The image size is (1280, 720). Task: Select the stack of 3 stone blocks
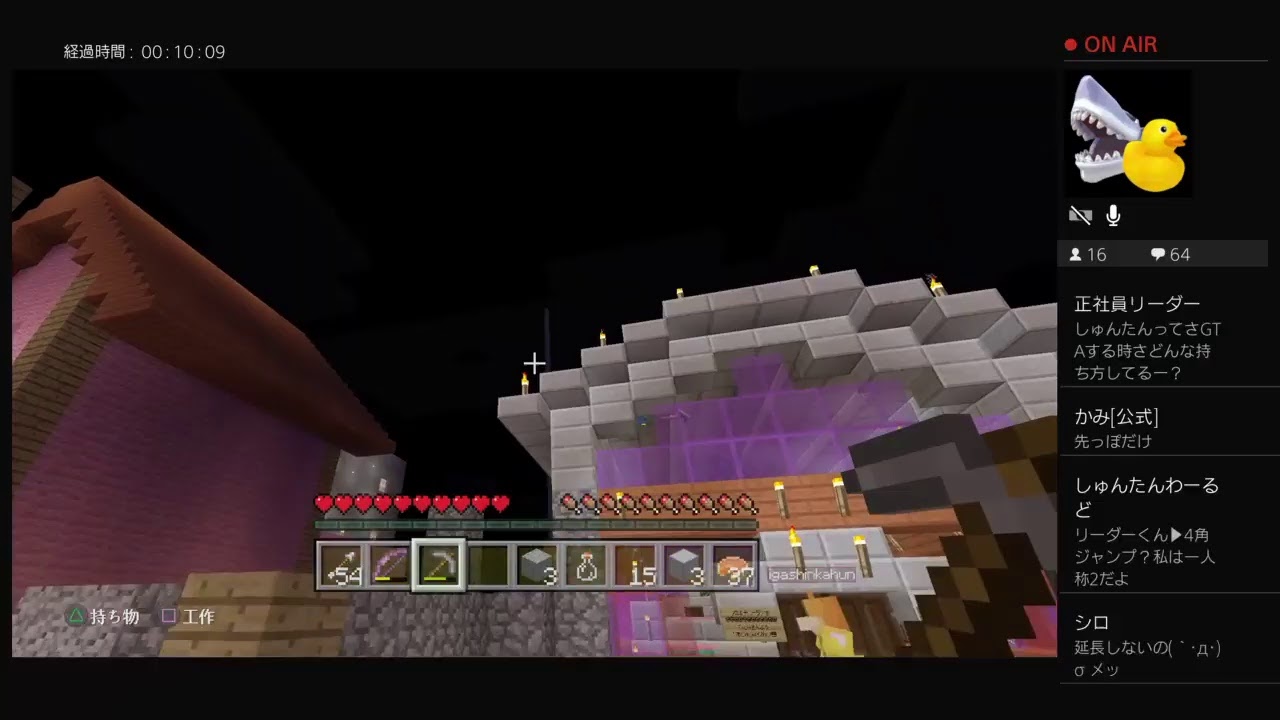[538, 567]
